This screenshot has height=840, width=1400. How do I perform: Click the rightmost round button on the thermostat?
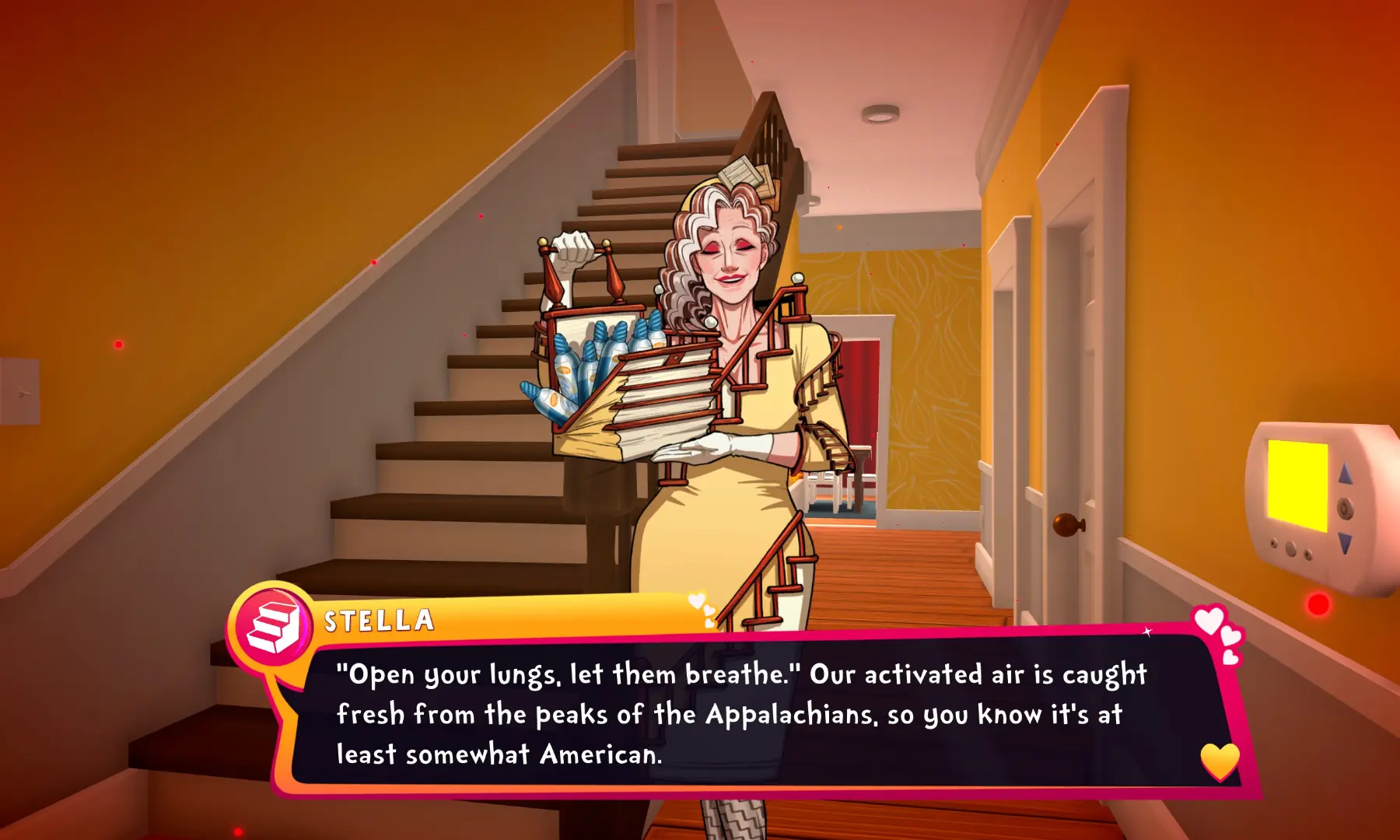[x=1307, y=555]
